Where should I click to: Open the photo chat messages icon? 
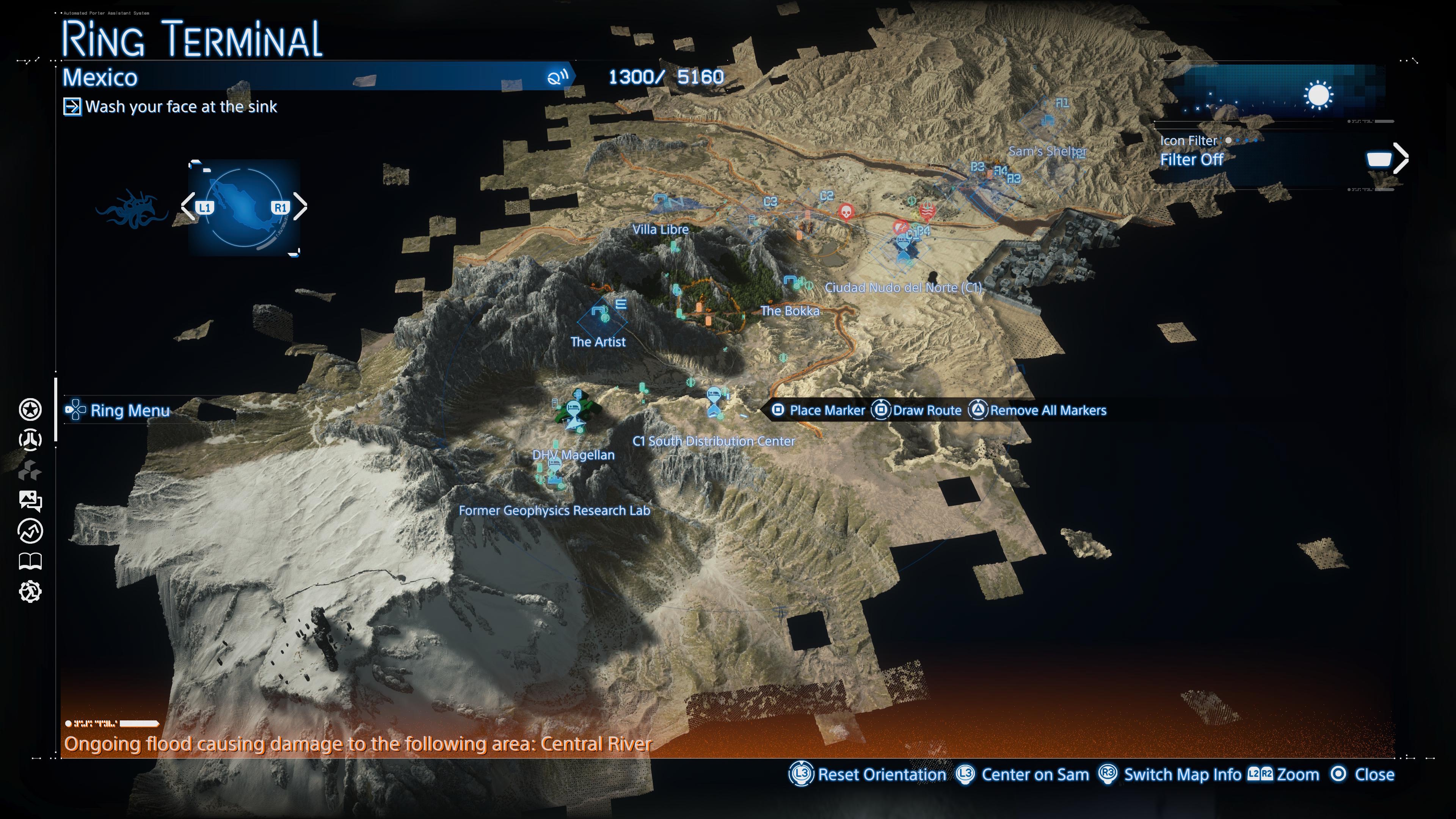click(30, 500)
